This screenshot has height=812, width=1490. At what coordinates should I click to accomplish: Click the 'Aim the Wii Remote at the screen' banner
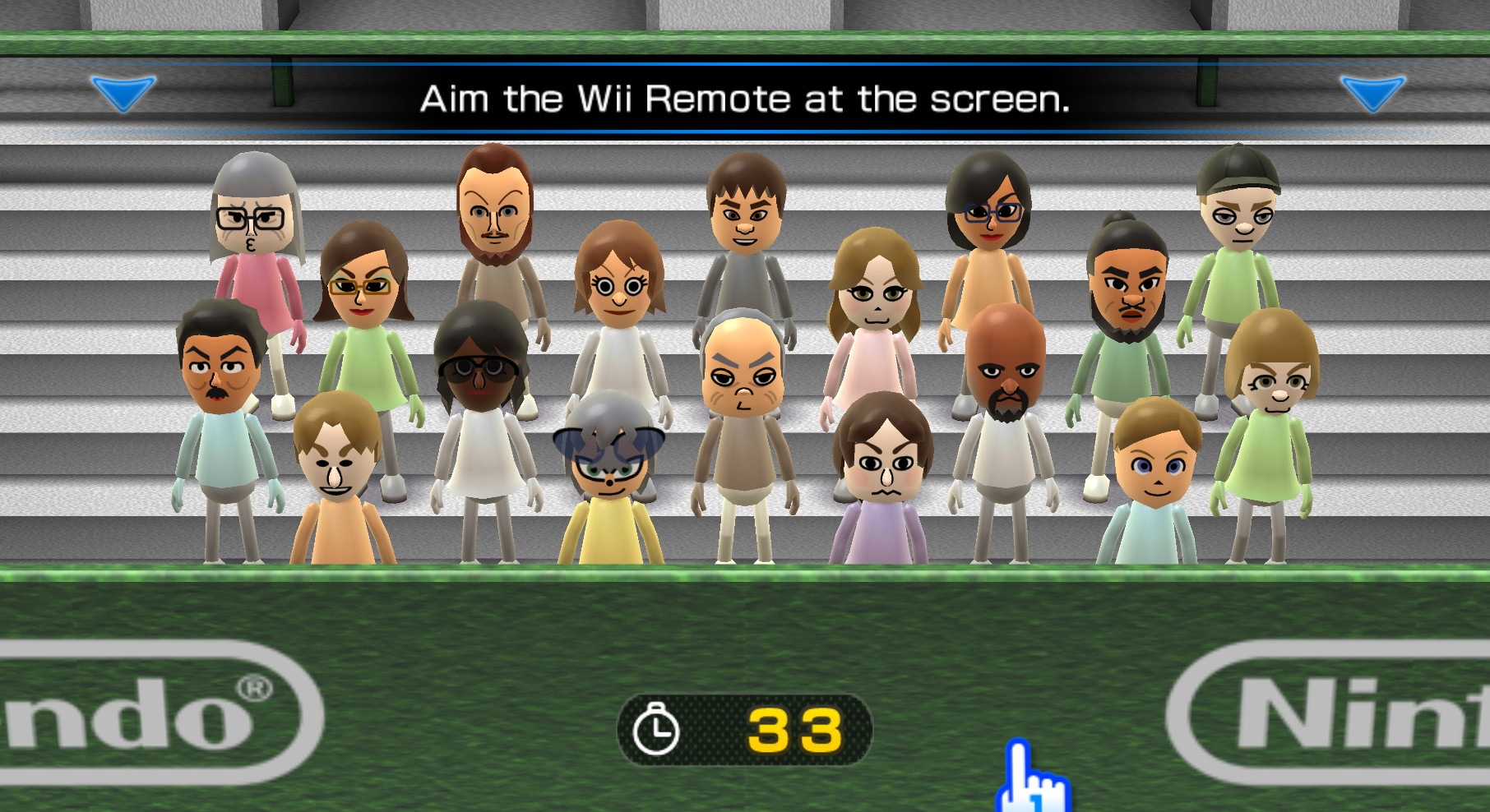745,100
